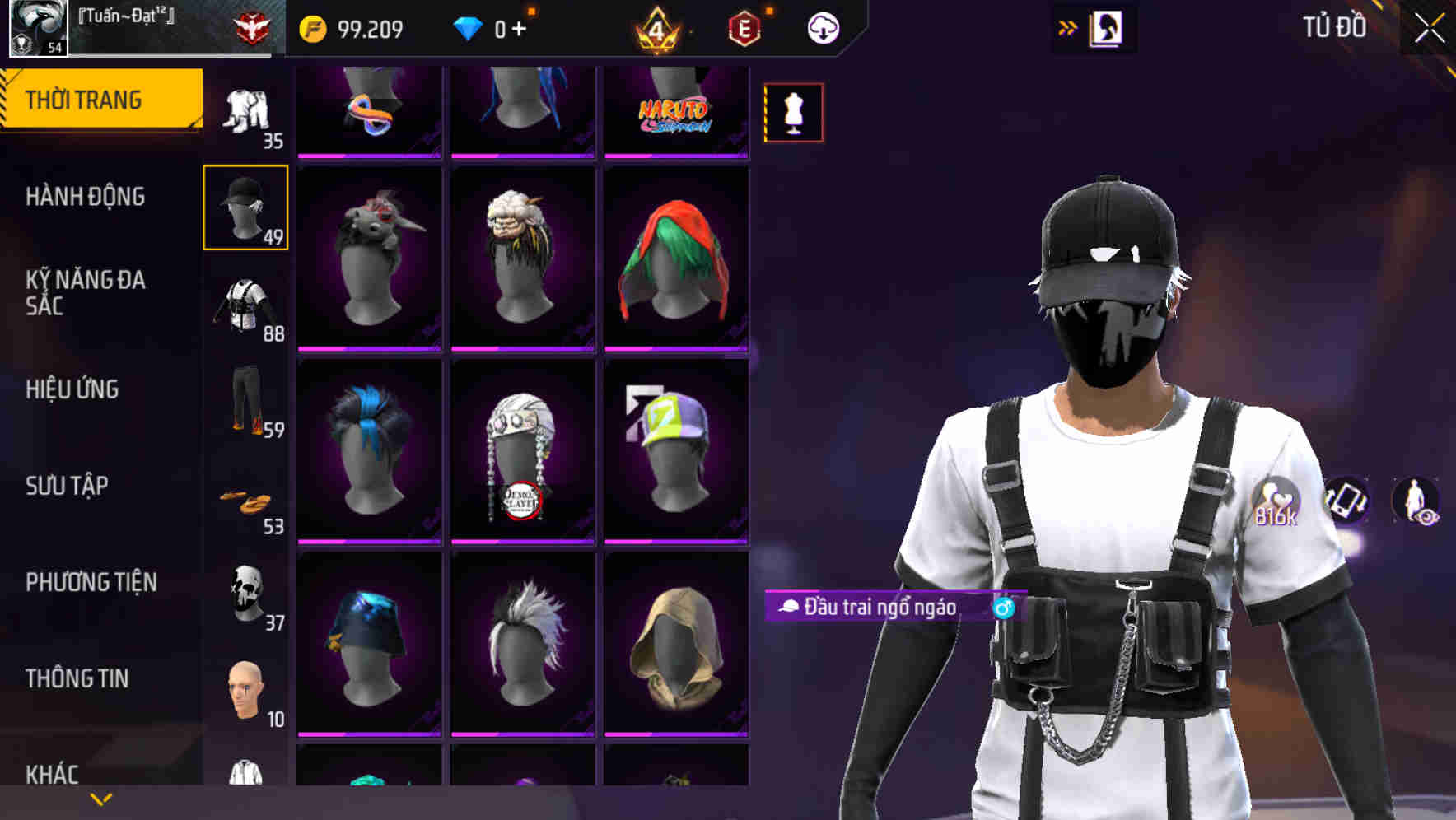Select the shoes category icon showing 53
Screen dimensions: 1456x820
pyautogui.click(x=245, y=500)
